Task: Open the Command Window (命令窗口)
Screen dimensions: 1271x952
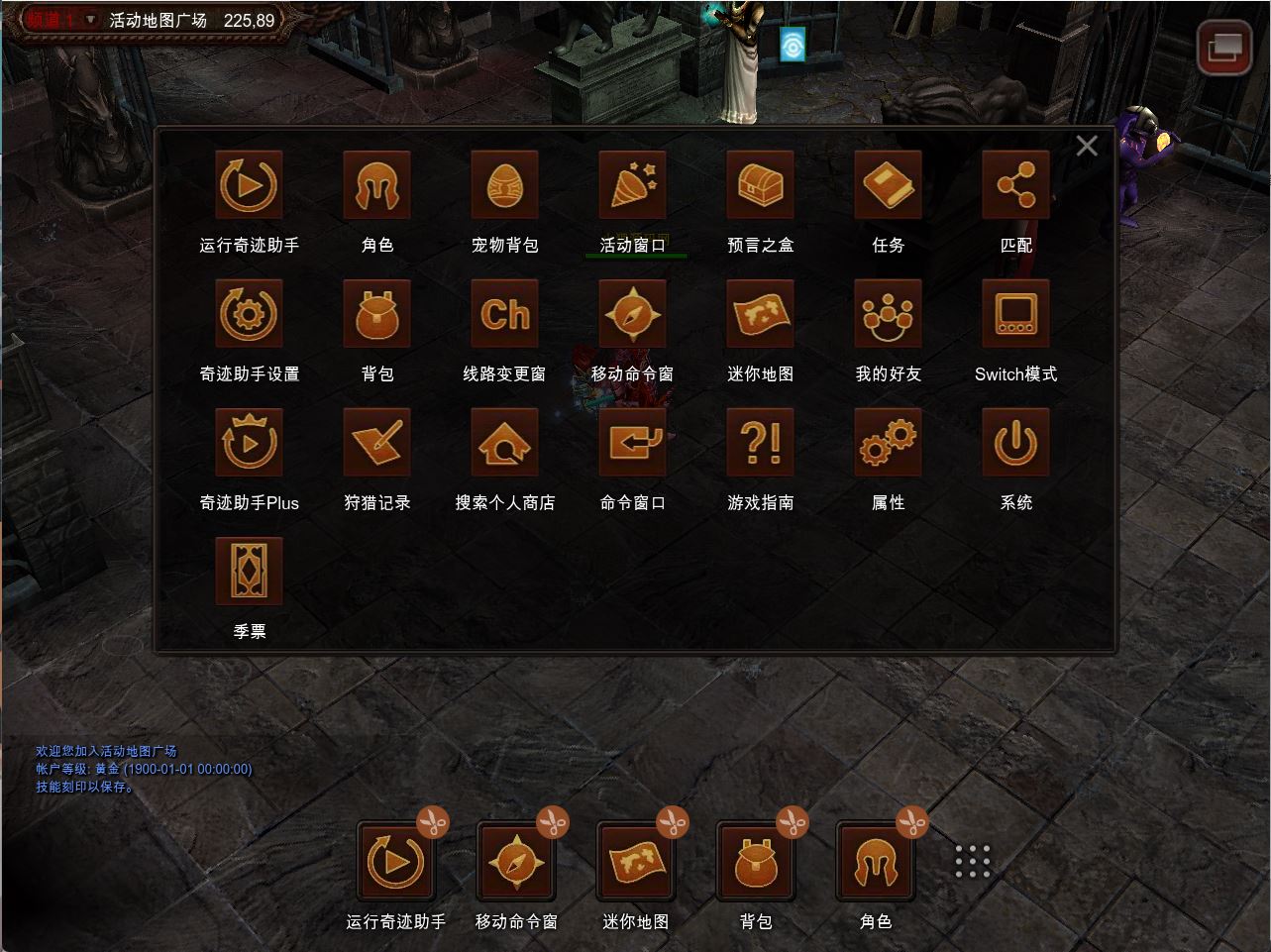Action: point(633,443)
